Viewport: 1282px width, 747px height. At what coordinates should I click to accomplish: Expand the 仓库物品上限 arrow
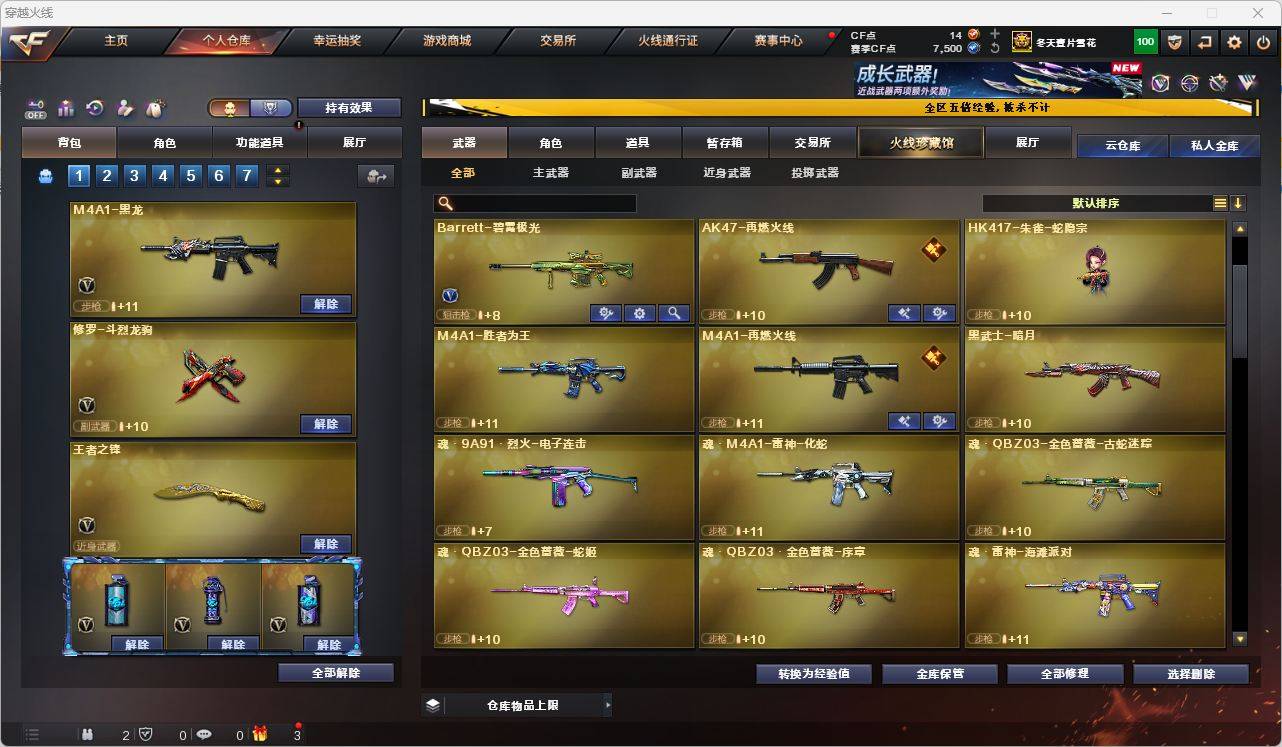click(608, 704)
